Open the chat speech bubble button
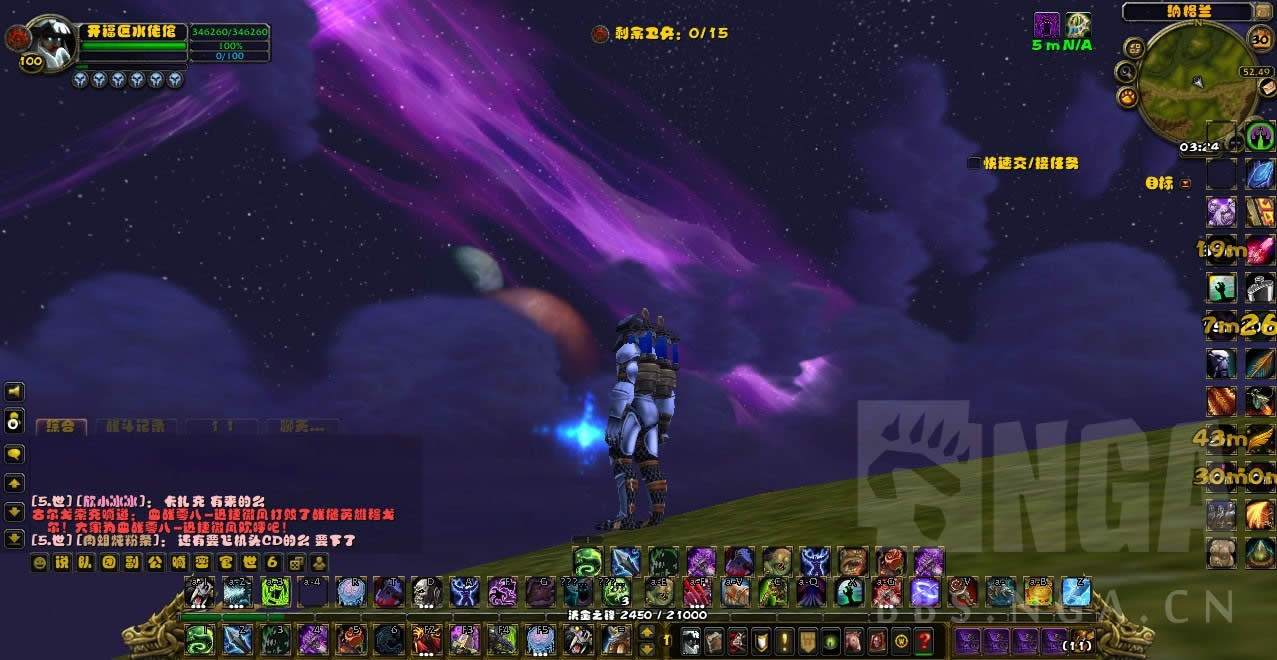 [x=14, y=453]
